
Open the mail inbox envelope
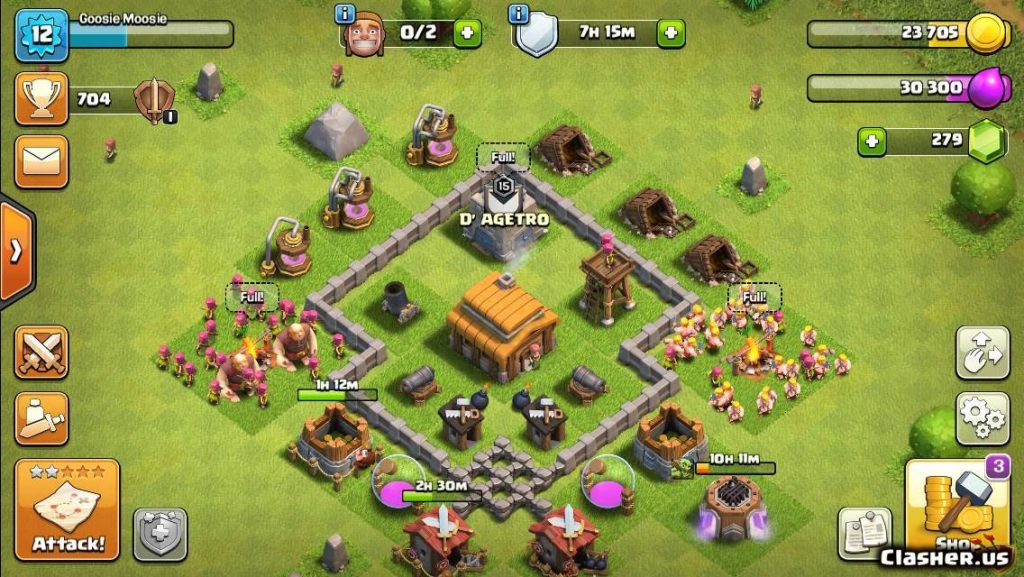pyautogui.click(x=42, y=161)
